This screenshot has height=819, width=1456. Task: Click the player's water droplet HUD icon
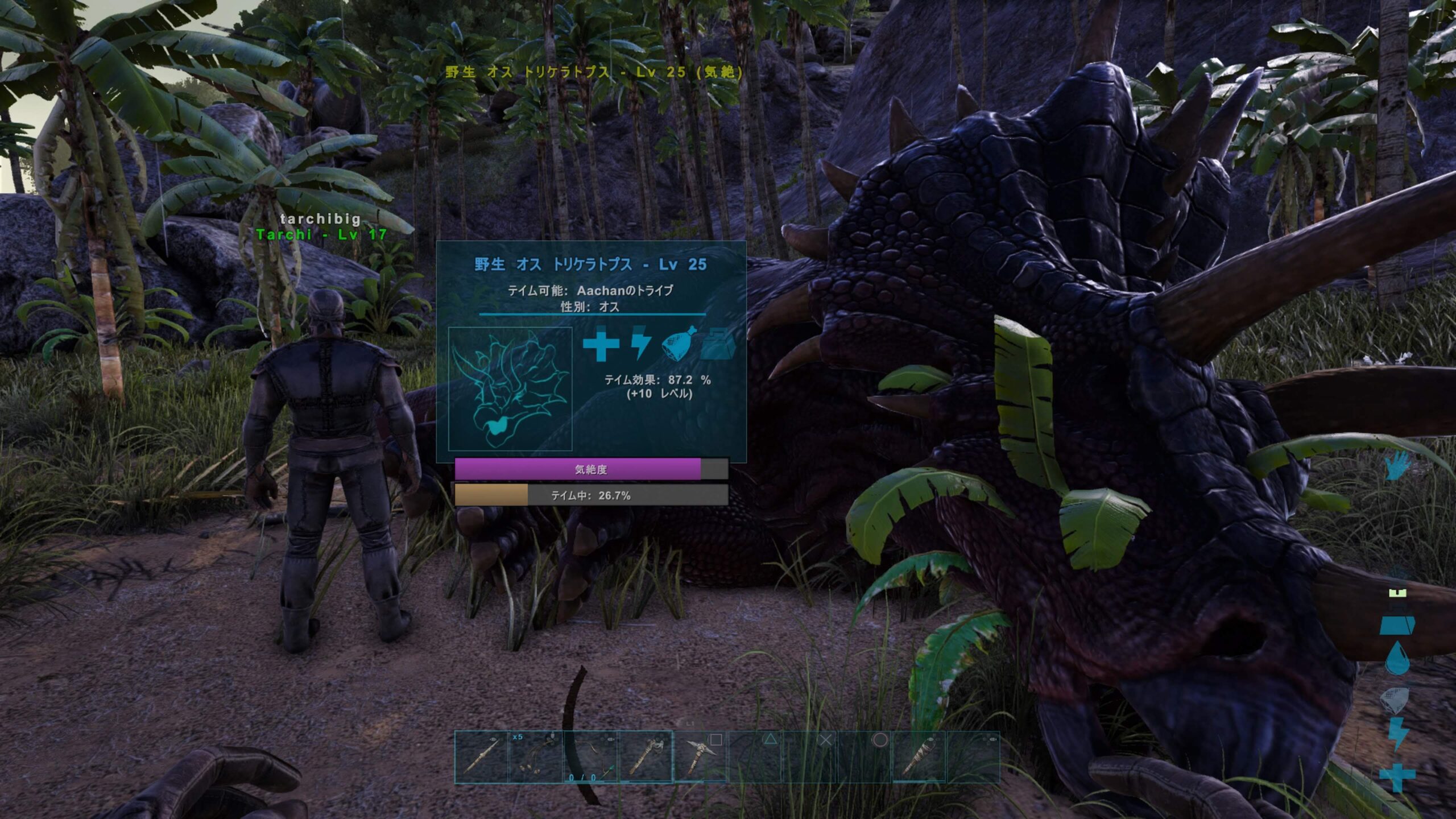1397,659
